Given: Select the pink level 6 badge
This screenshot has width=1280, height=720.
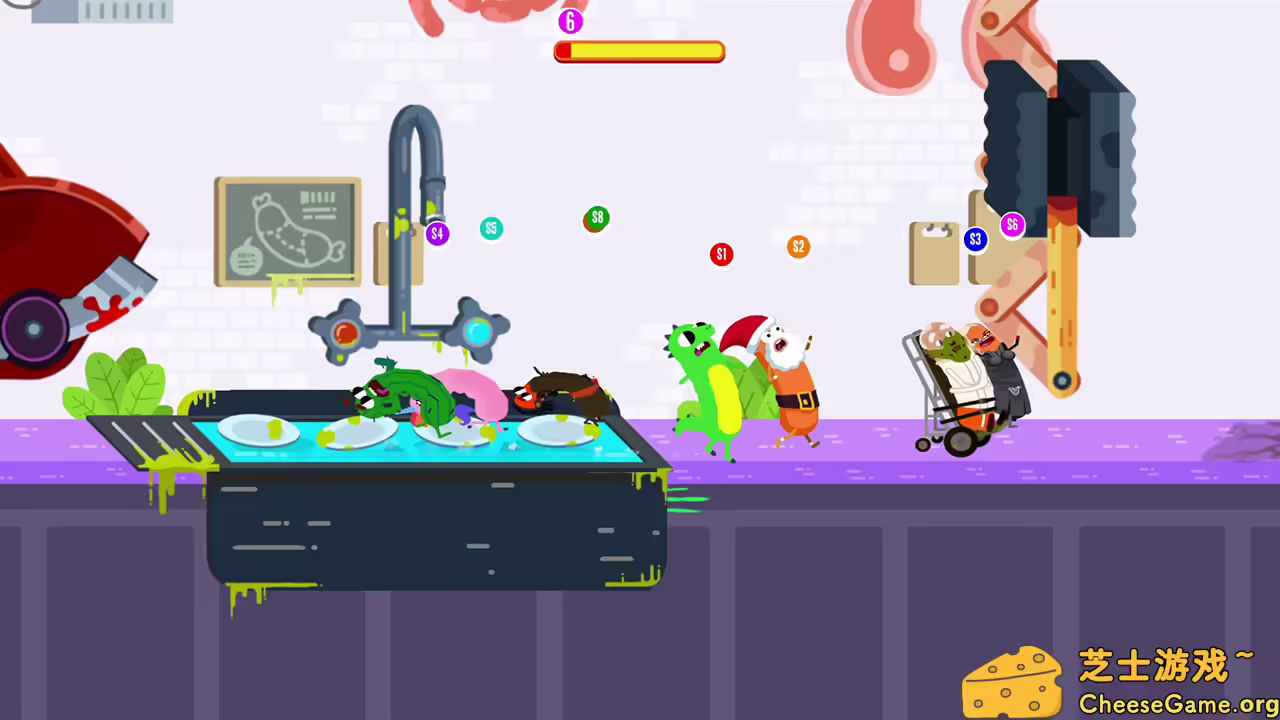Looking at the screenshot, I should coord(570,21).
